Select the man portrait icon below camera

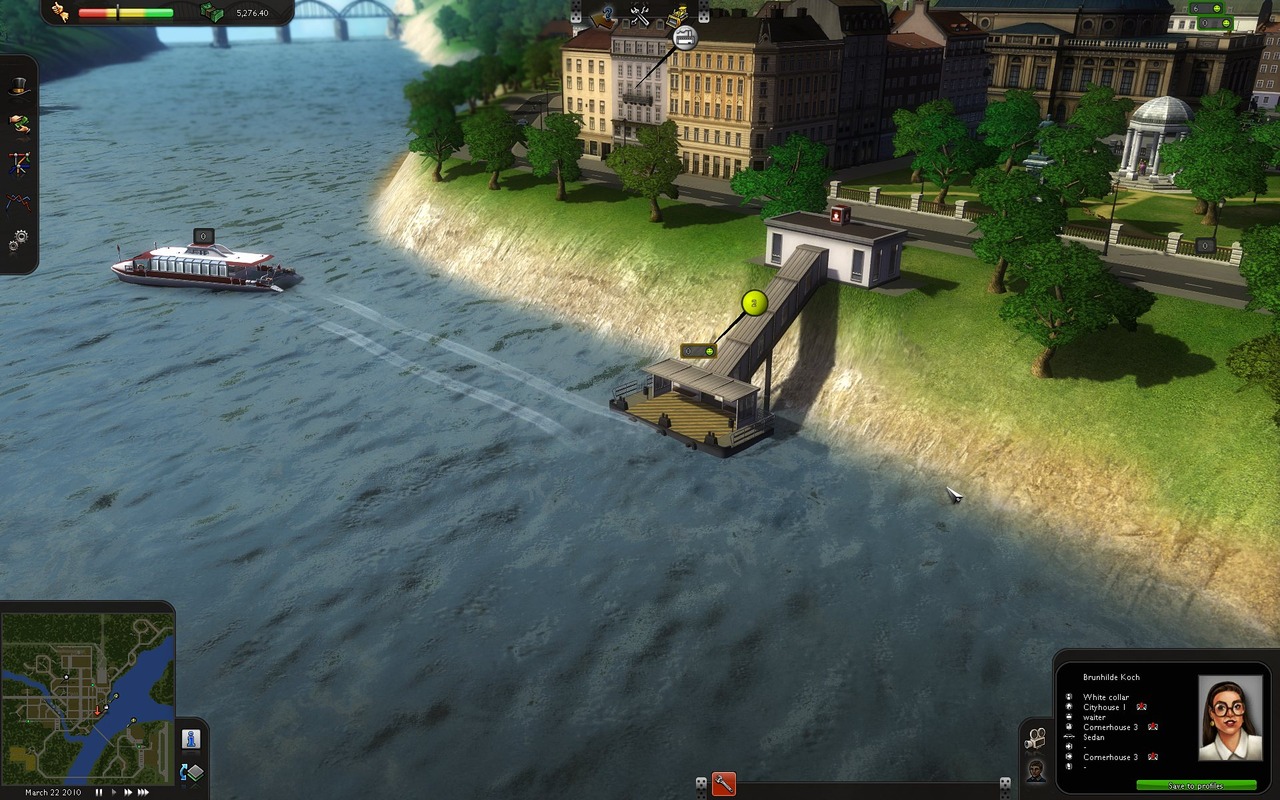point(1036,770)
